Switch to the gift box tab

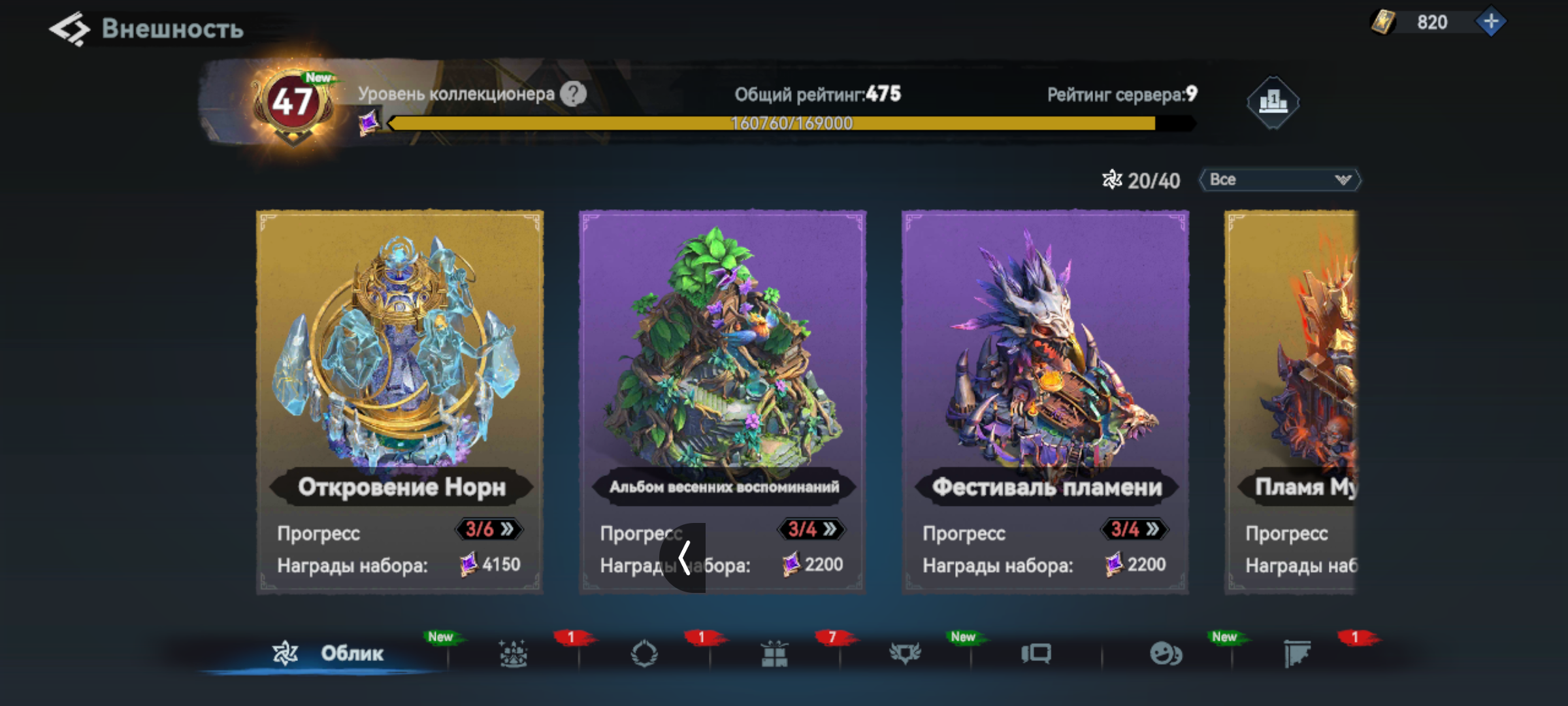774,653
